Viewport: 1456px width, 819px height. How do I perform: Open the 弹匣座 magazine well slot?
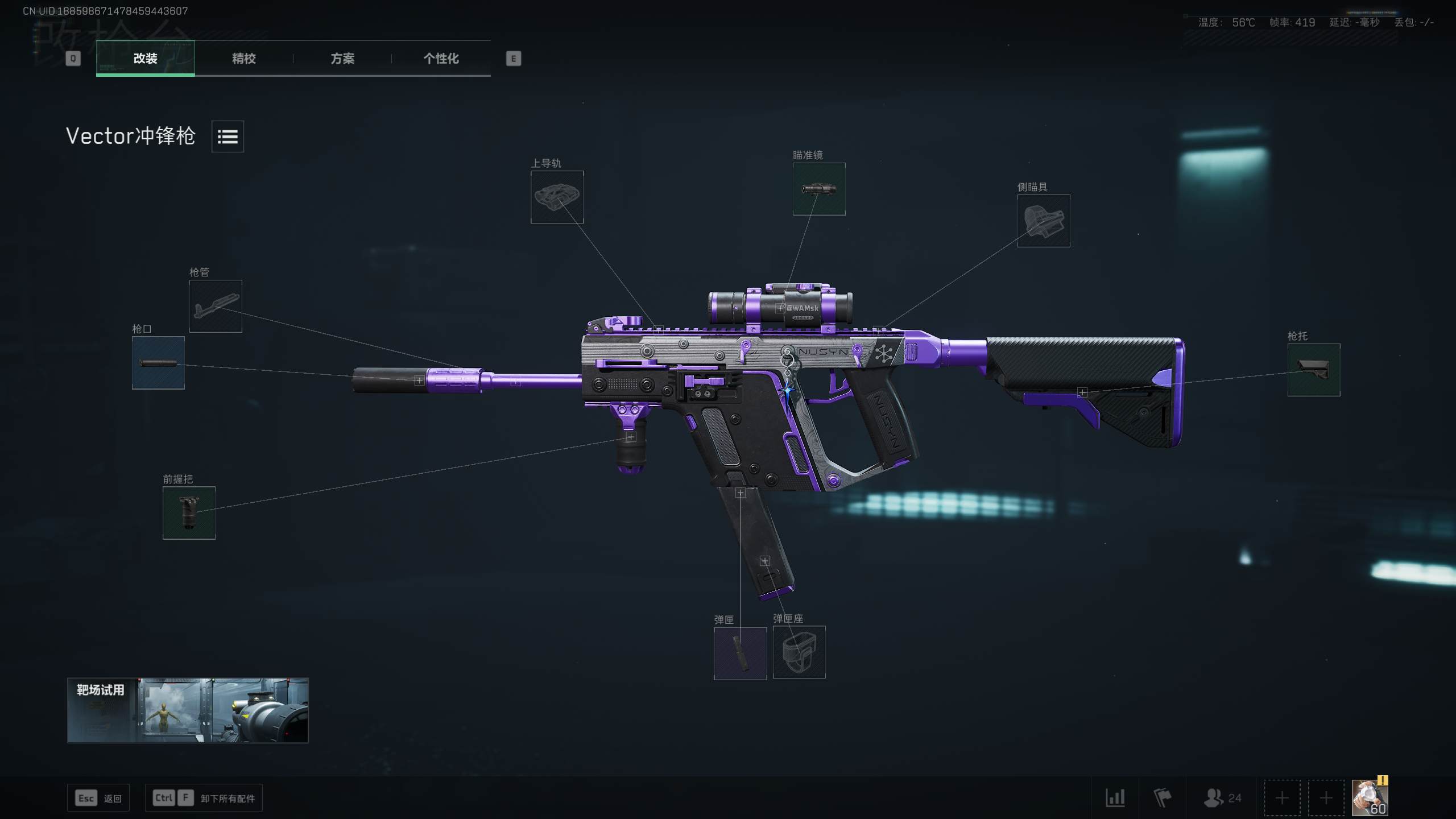pyautogui.click(x=799, y=652)
